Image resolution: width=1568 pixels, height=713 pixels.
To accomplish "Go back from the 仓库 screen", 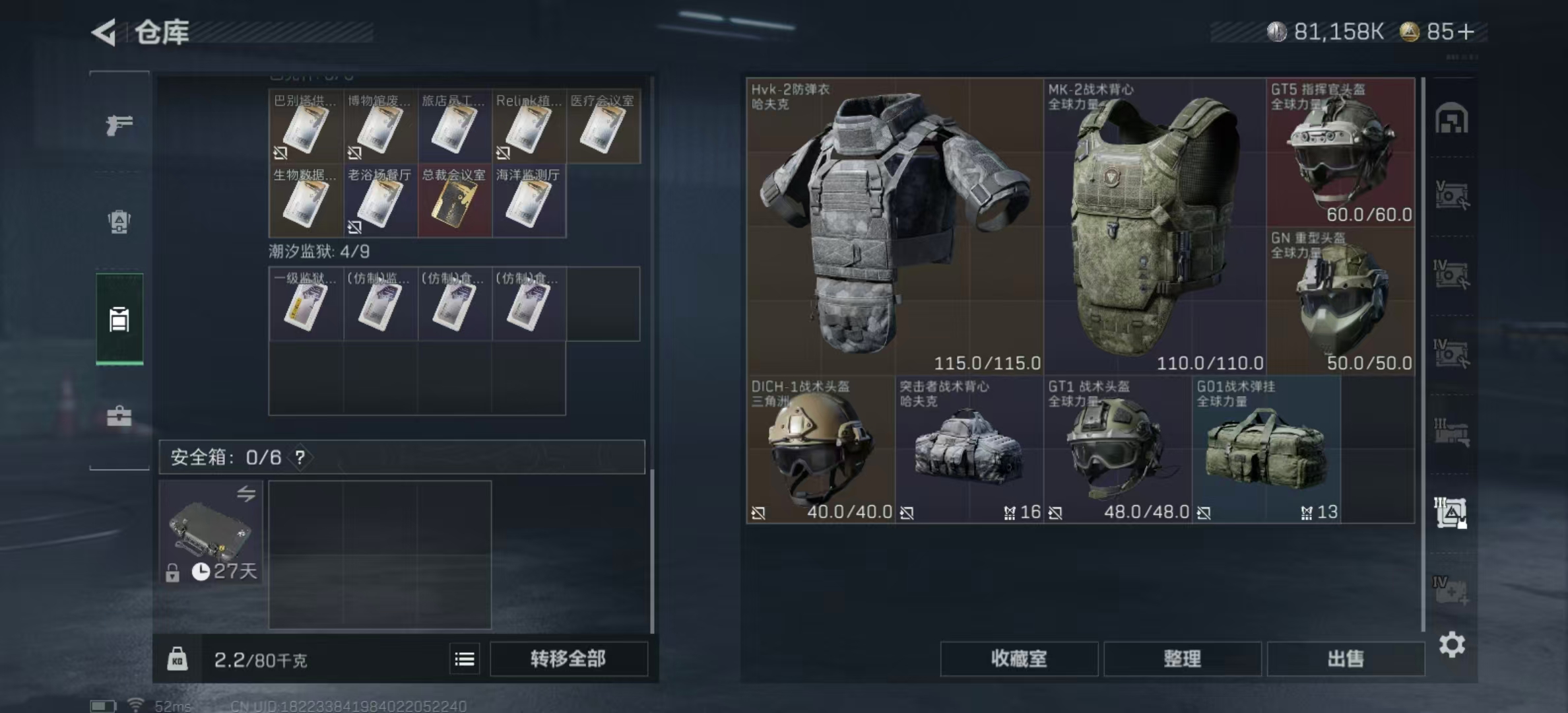I will click(x=104, y=32).
